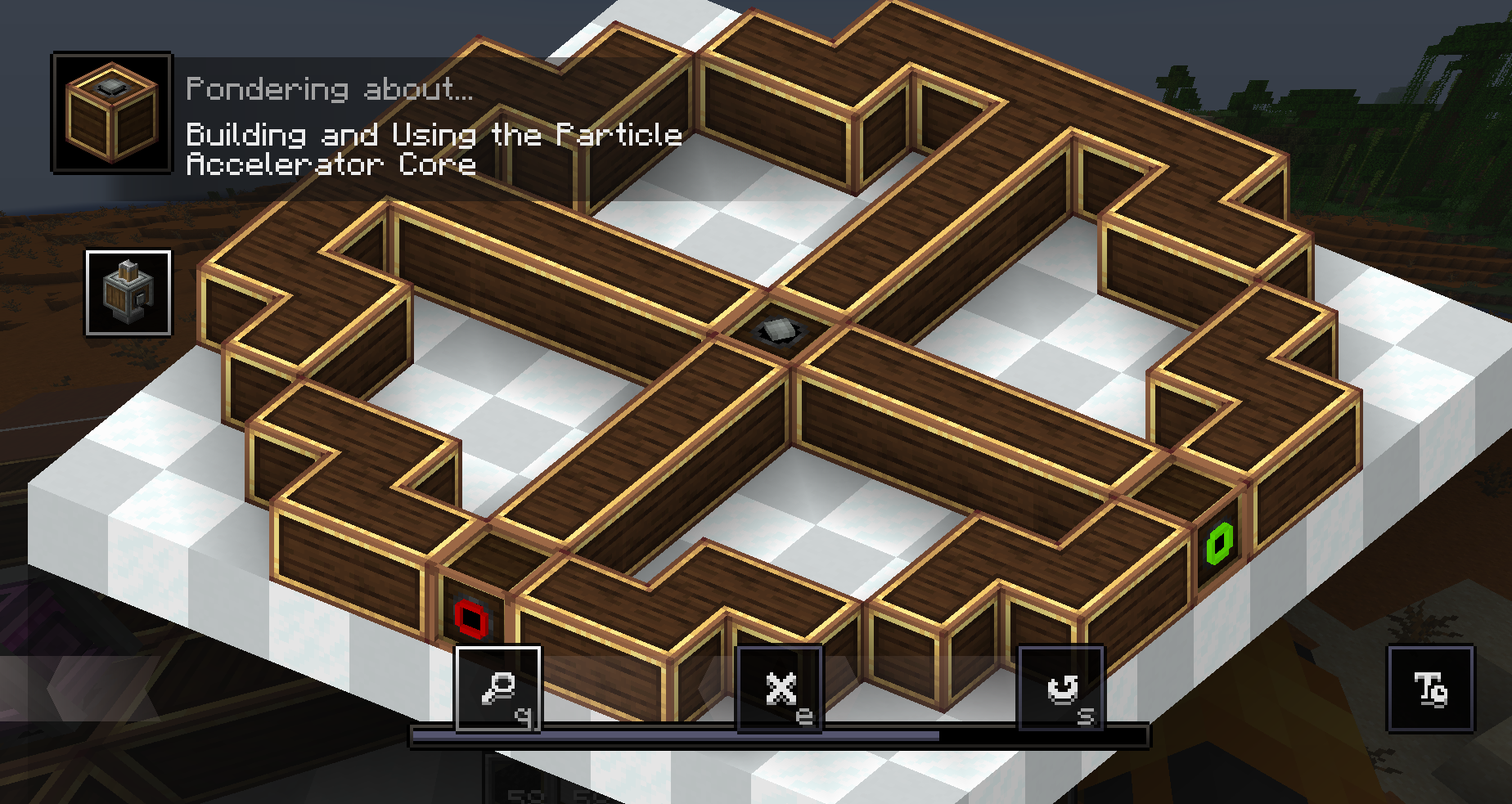Click the iron sheet item at the scene center

pyautogui.click(x=778, y=328)
